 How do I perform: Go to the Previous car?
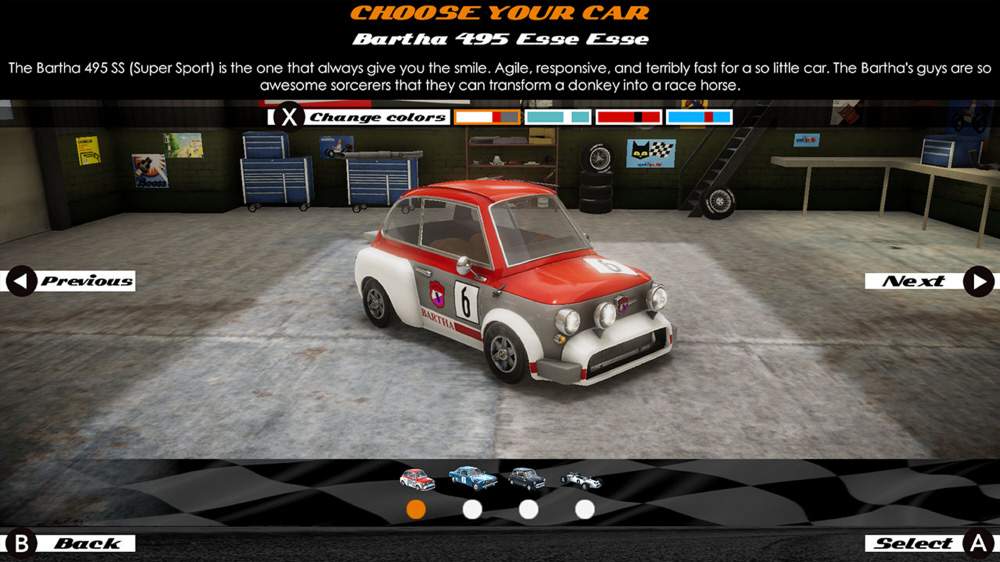pos(71,281)
